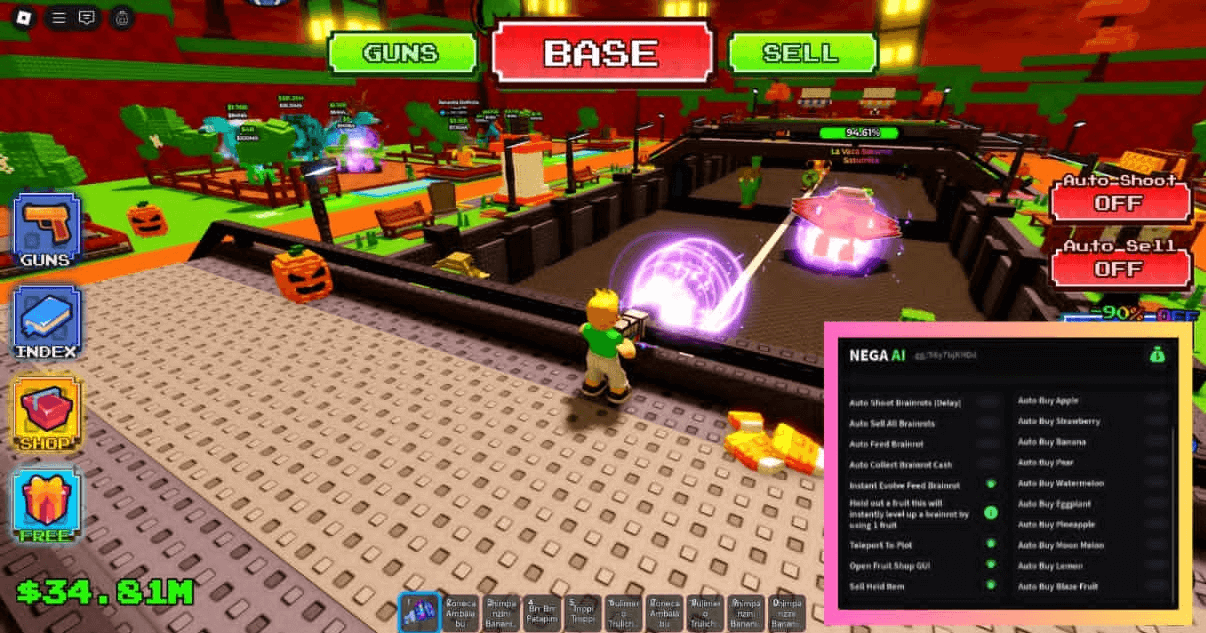Select the Bri Bri Patapim hotbar slot
The height and width of the screenshot is (633, 1206).
(542, 612)
